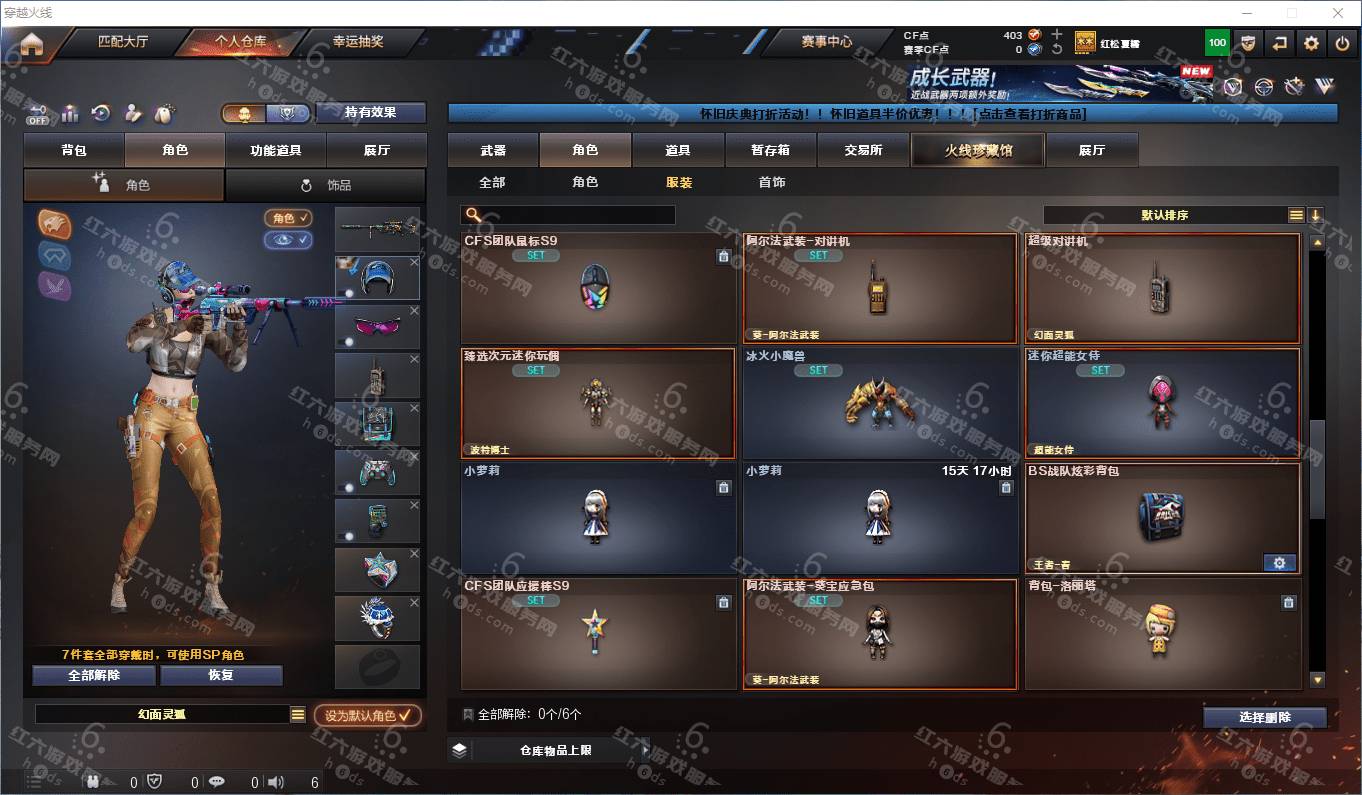Click the home icon button
Image resolution: width=1362 pixels, height=795 pixels.
coord(31,45)
